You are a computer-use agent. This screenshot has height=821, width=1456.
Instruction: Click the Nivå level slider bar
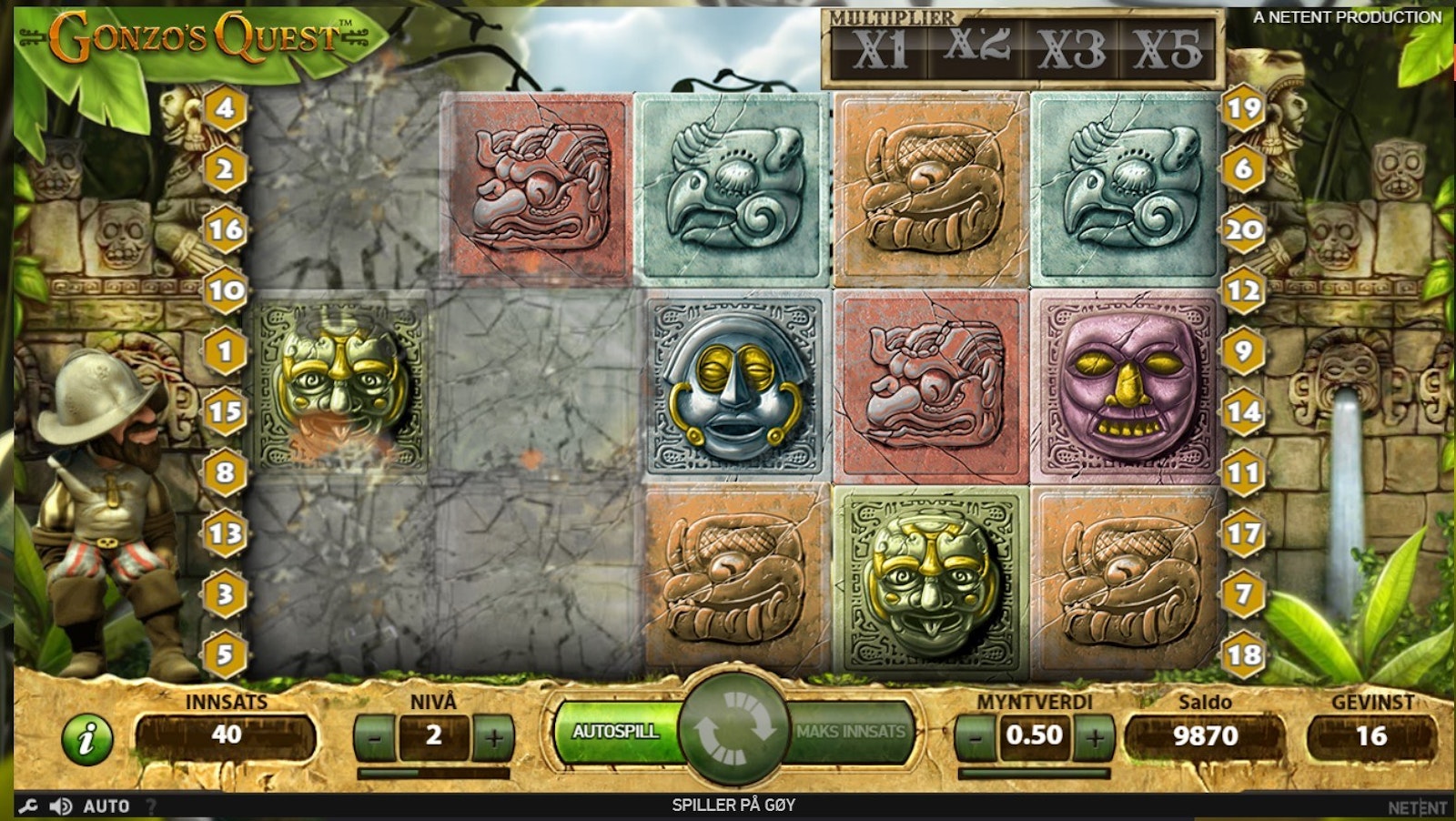433,774
